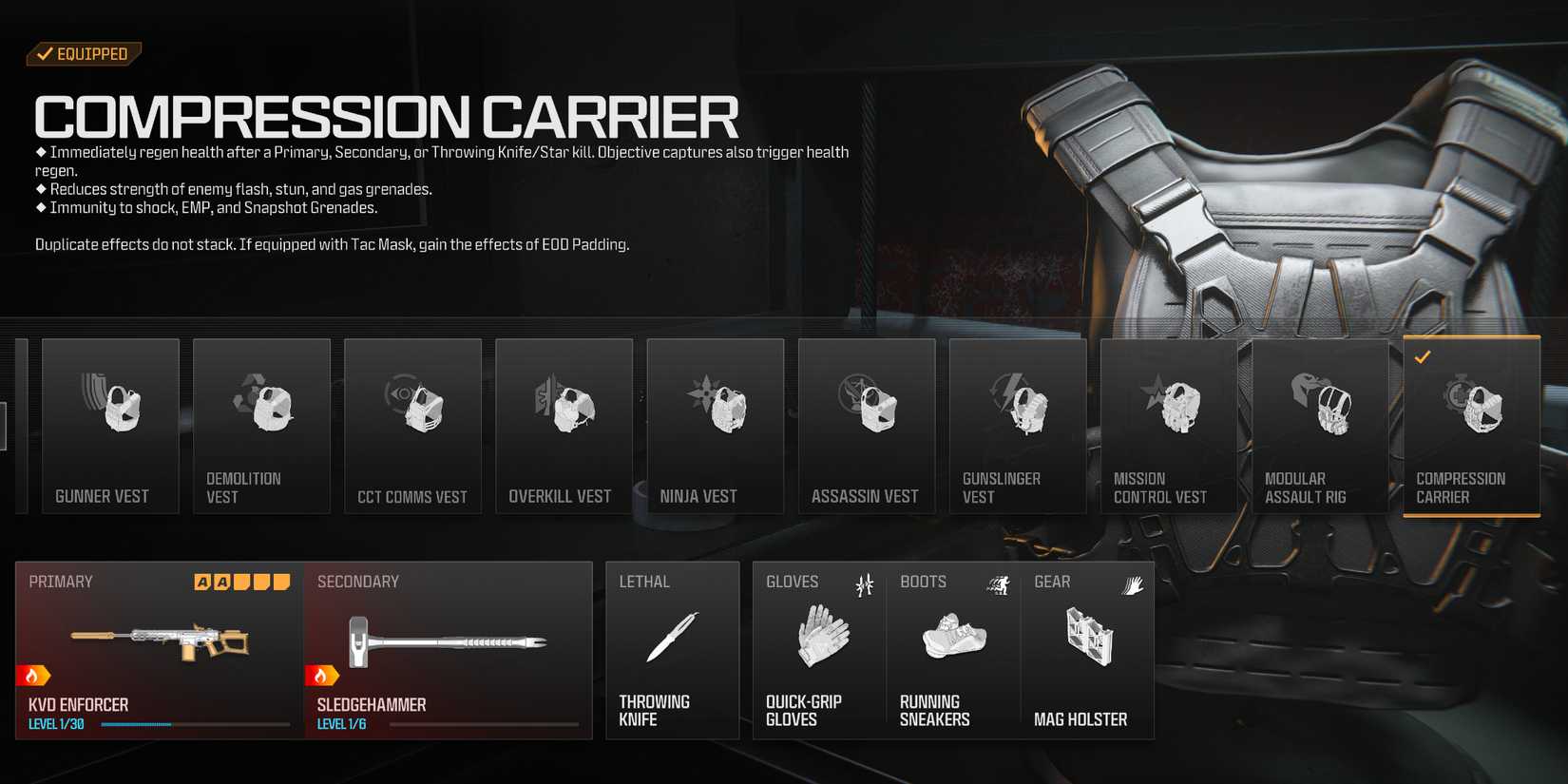Click the checkmark on Compression Carrier
1568x784 pixels.
point(1422,358)
